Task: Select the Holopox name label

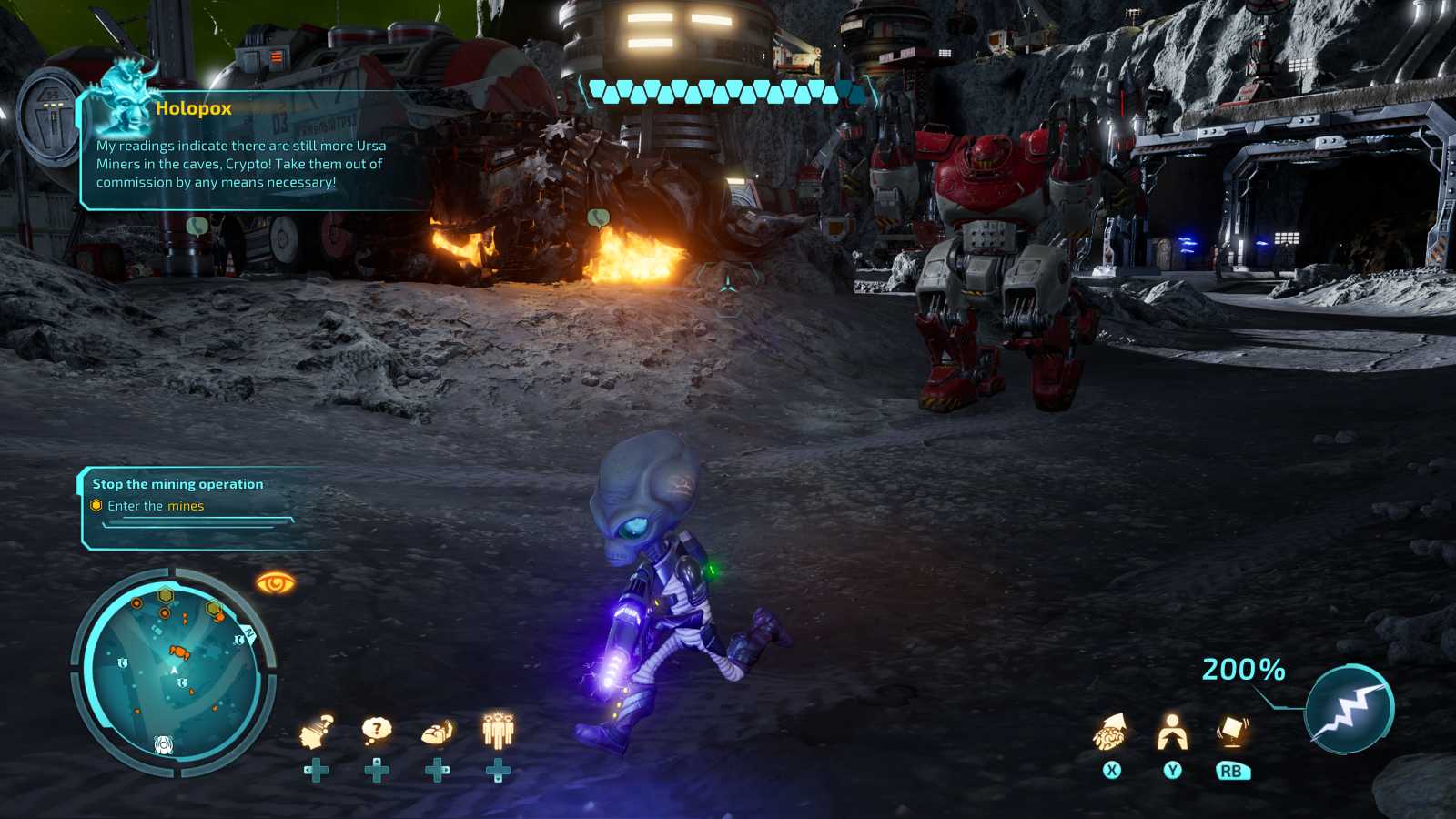Action: click(194, 107)
